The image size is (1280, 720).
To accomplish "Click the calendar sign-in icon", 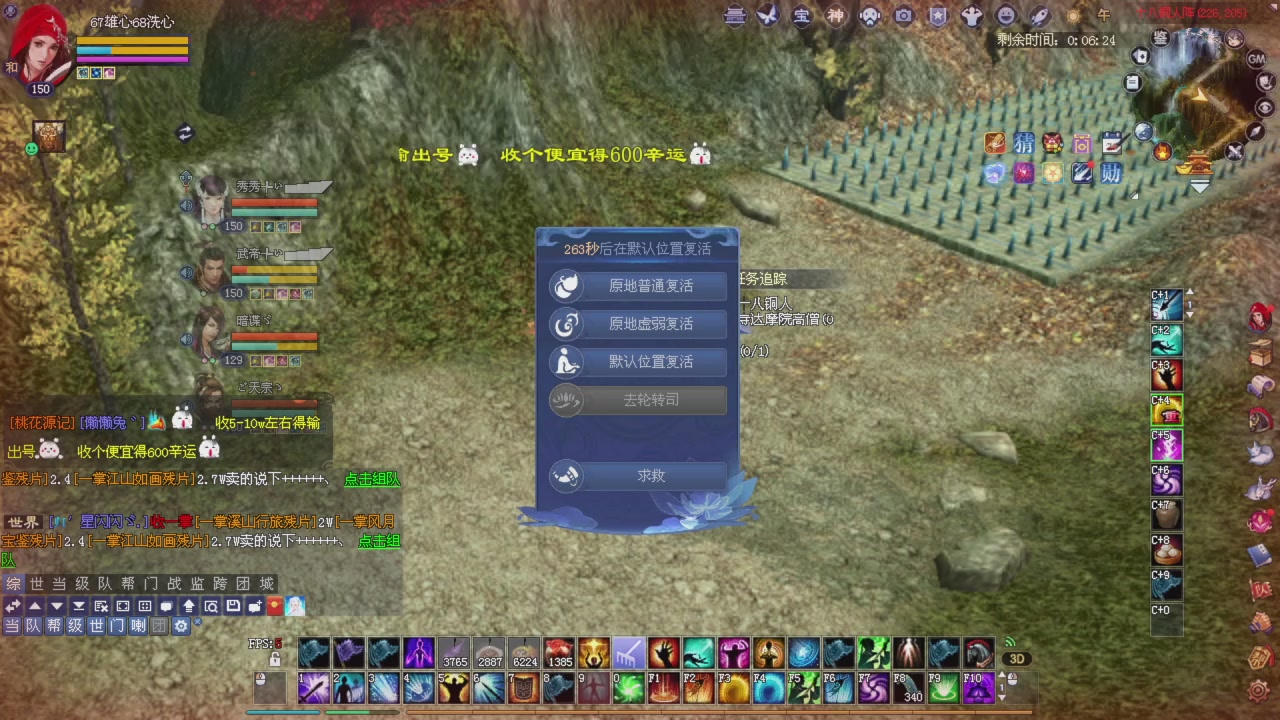I will point(1111,144).
